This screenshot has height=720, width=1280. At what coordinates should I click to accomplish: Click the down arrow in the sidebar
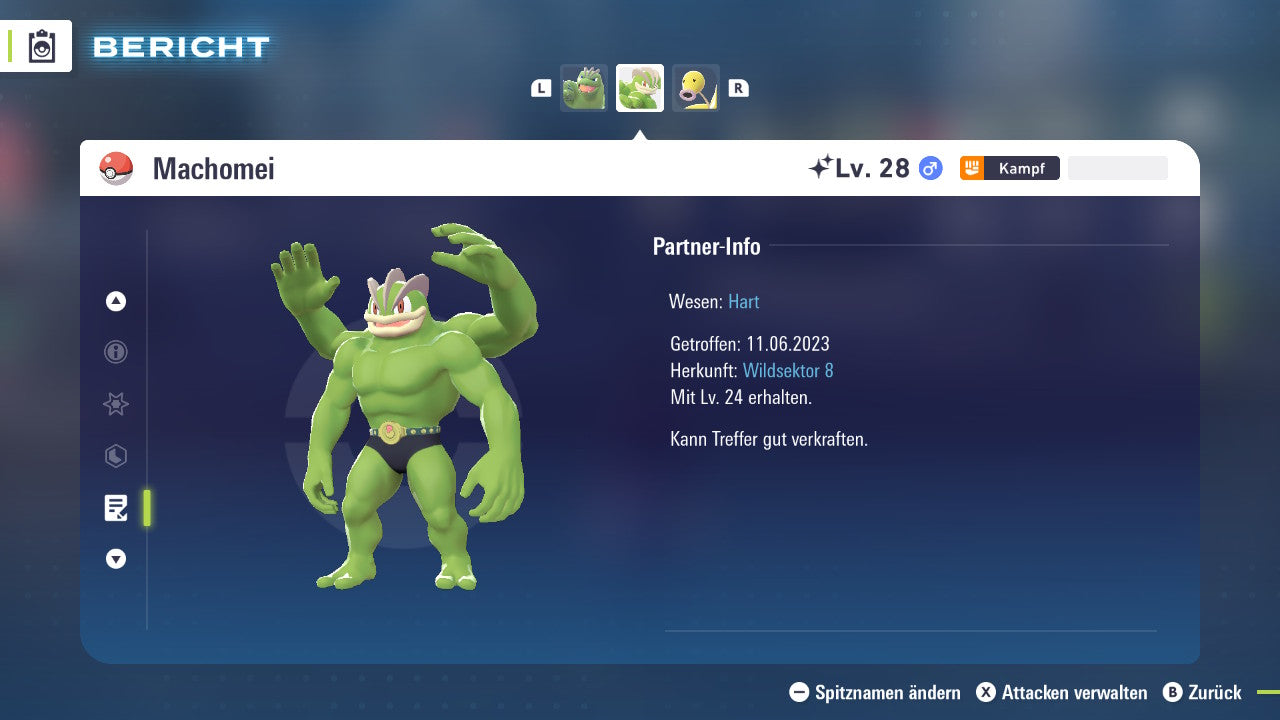tap(115, 559)
